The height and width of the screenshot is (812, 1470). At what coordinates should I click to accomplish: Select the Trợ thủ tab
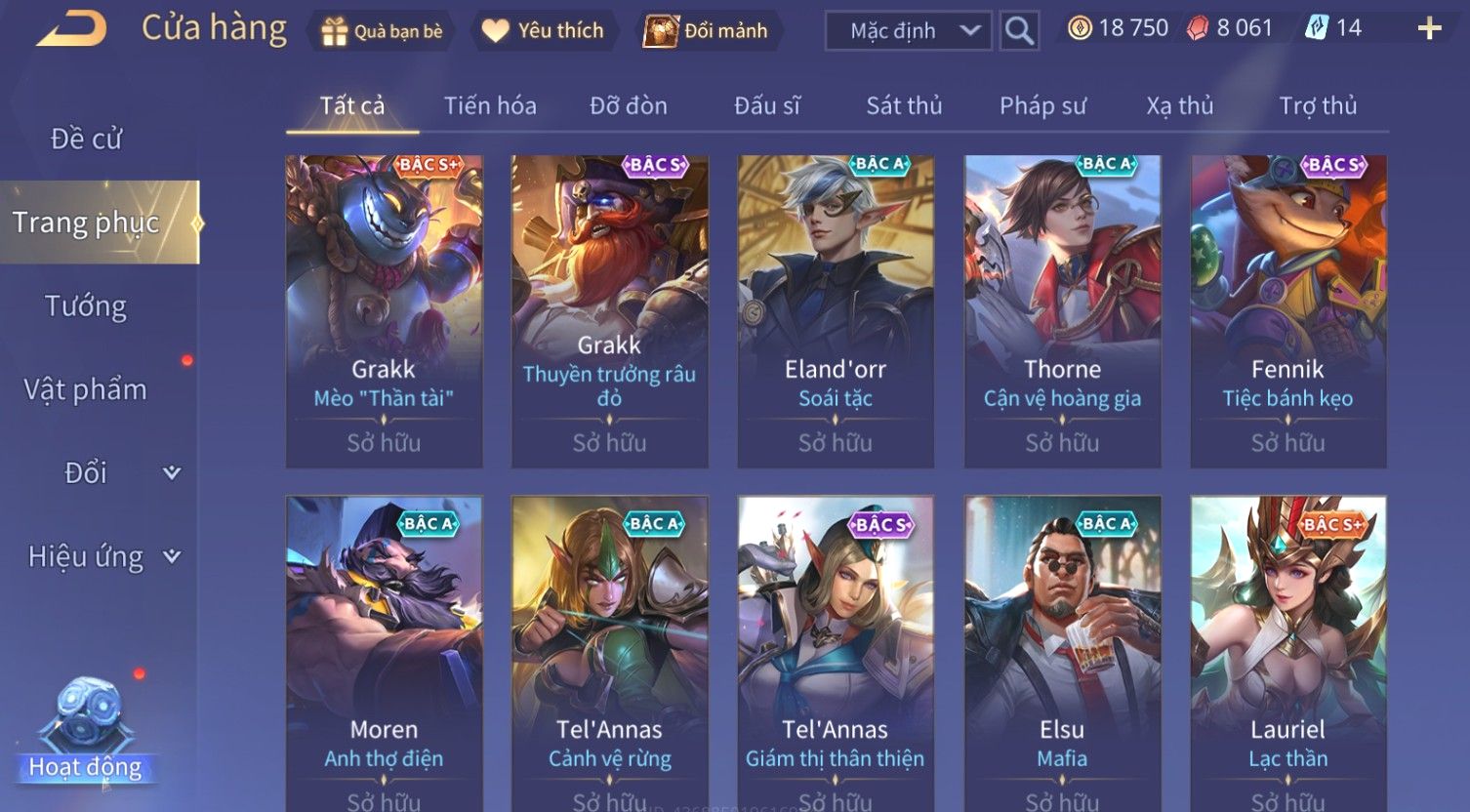coord(1318,105)
